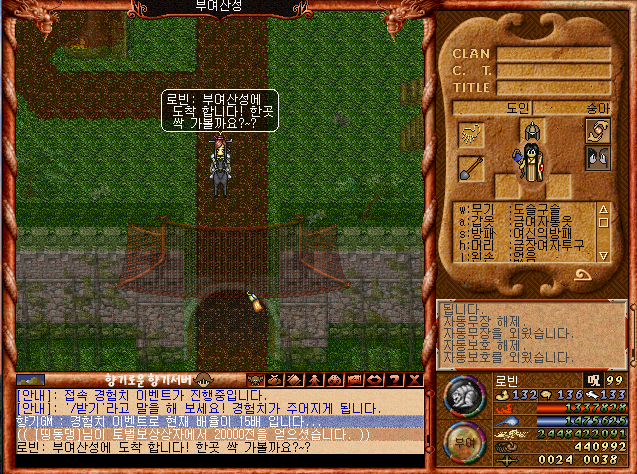
Task: Select the equipped helmet slot
Action: [x=534, y=133]
